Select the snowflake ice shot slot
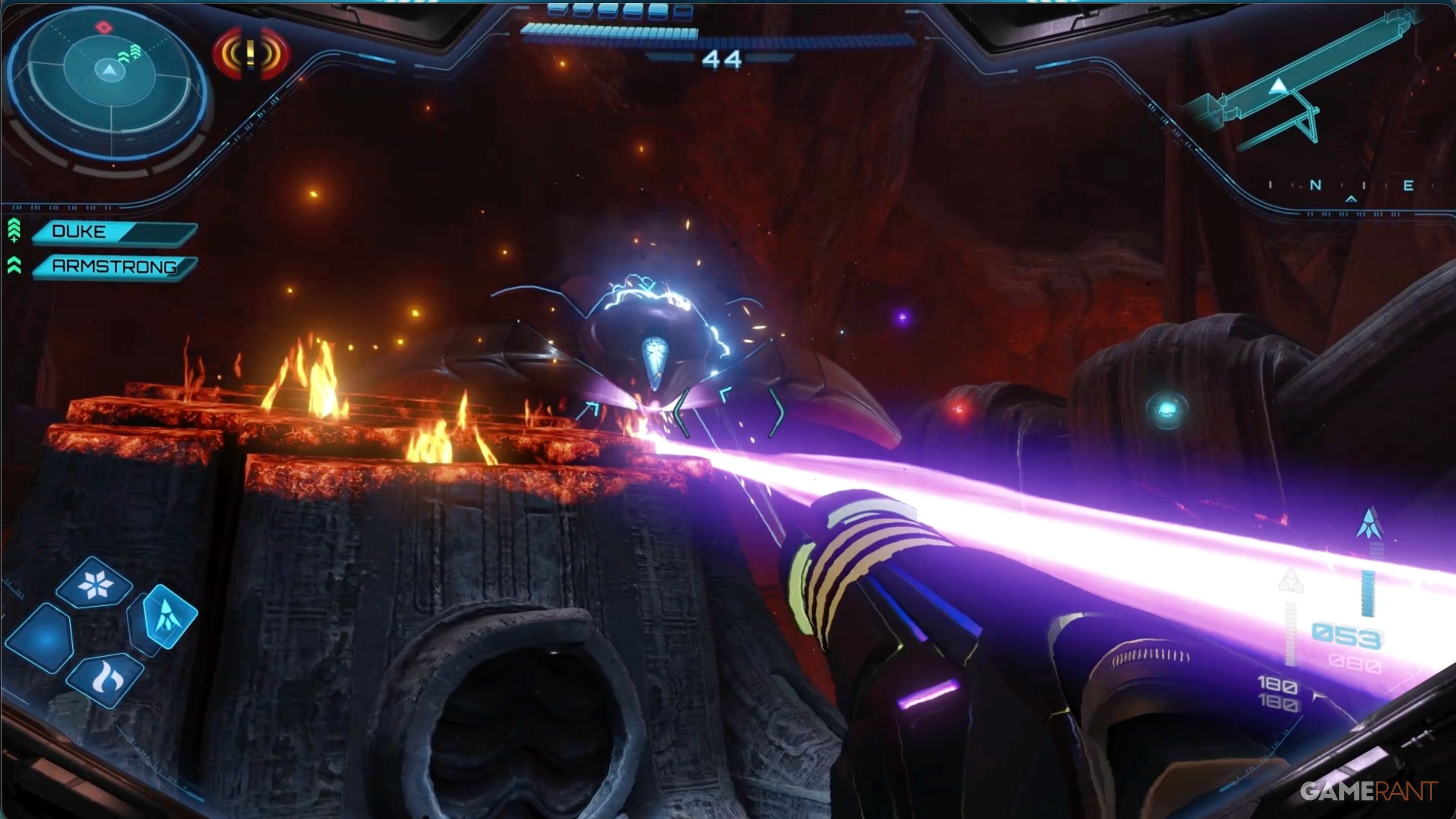Screen dimensions: 1456x819 [95, 584]
